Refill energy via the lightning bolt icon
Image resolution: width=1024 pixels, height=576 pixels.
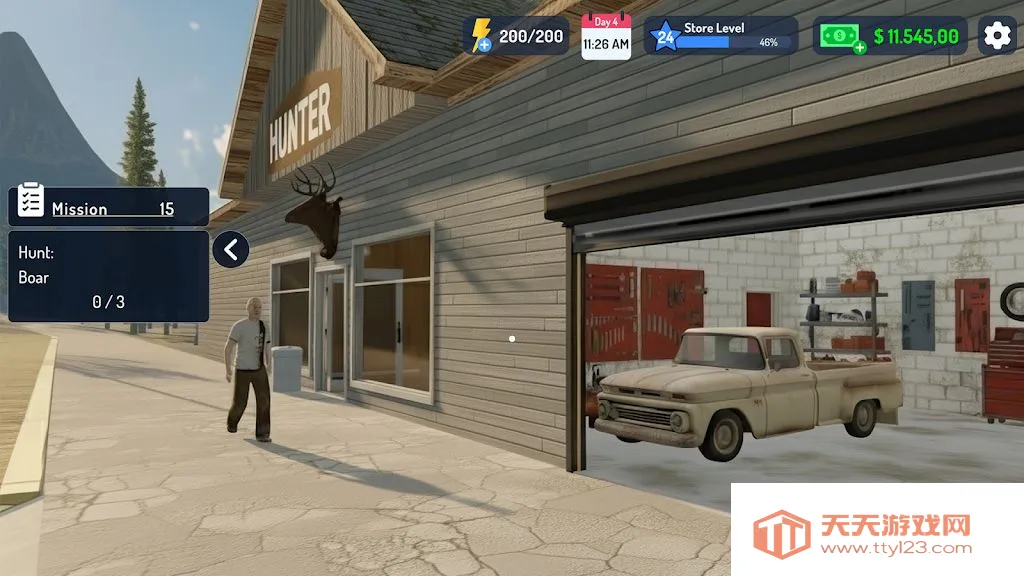[x=480, y=36]
